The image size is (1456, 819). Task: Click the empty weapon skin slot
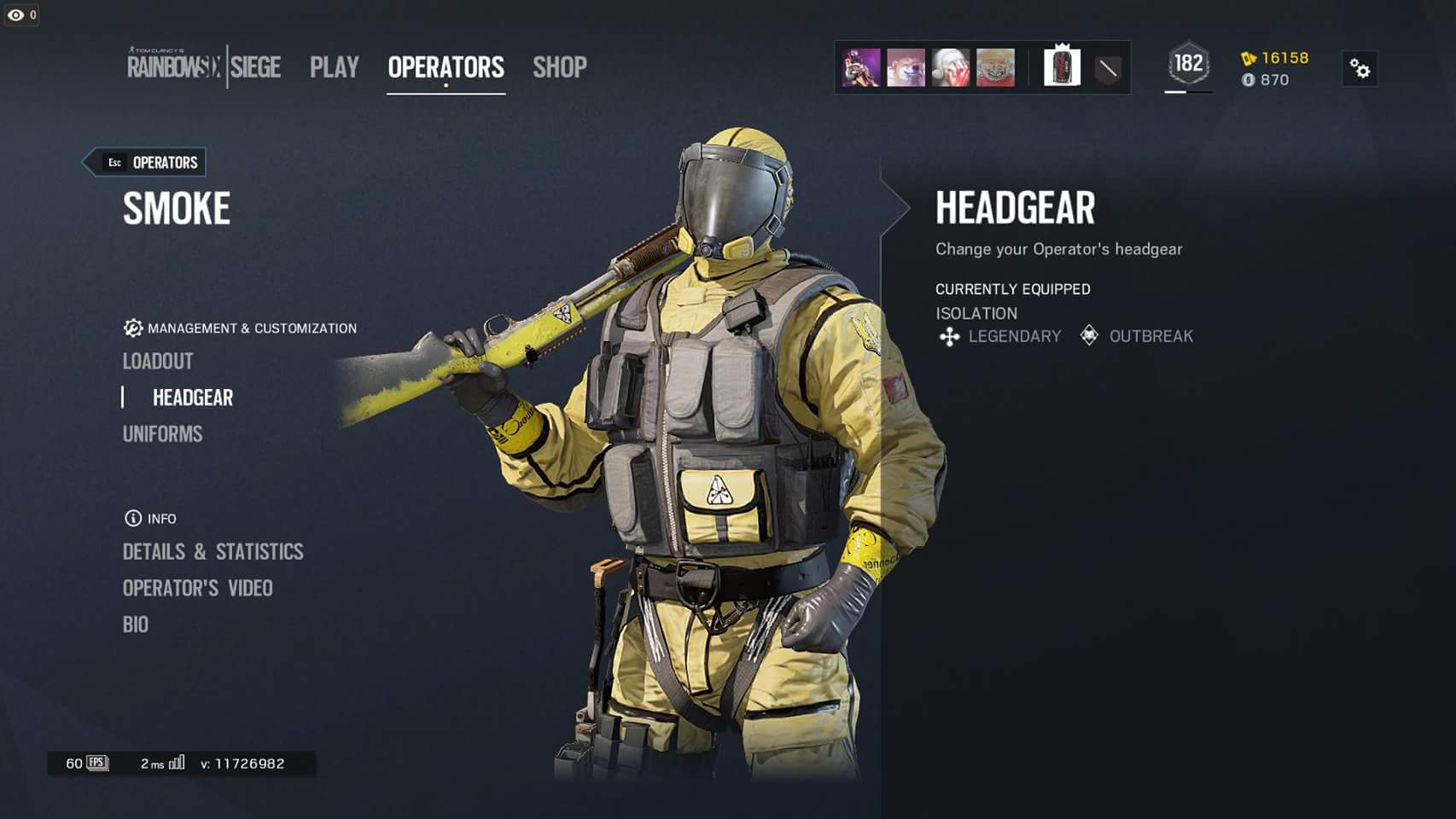click(x=1107, y=68)
